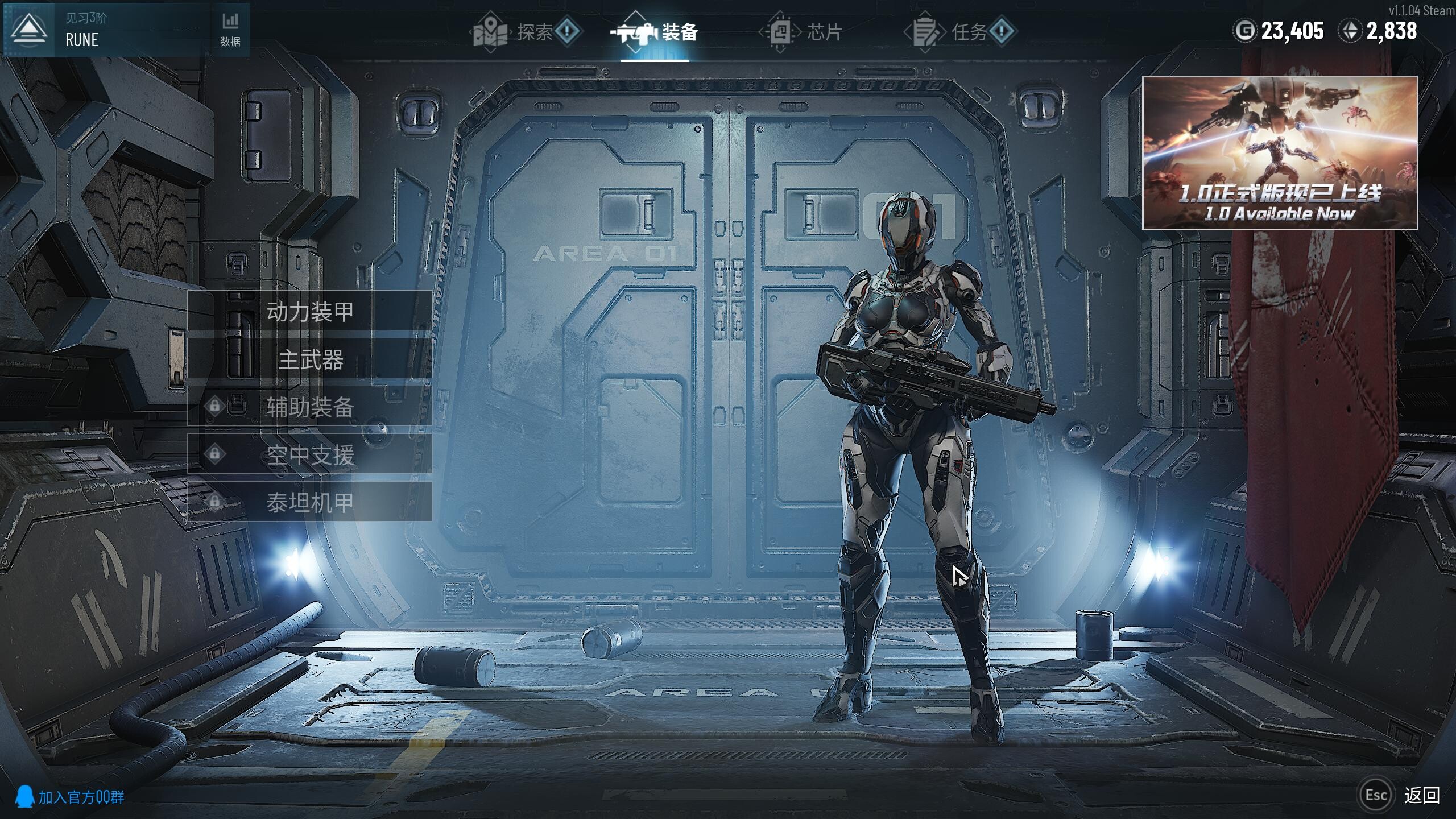Select the locked 辅助装备 entry
1456x819 pixels.
[x=310, y=407]
